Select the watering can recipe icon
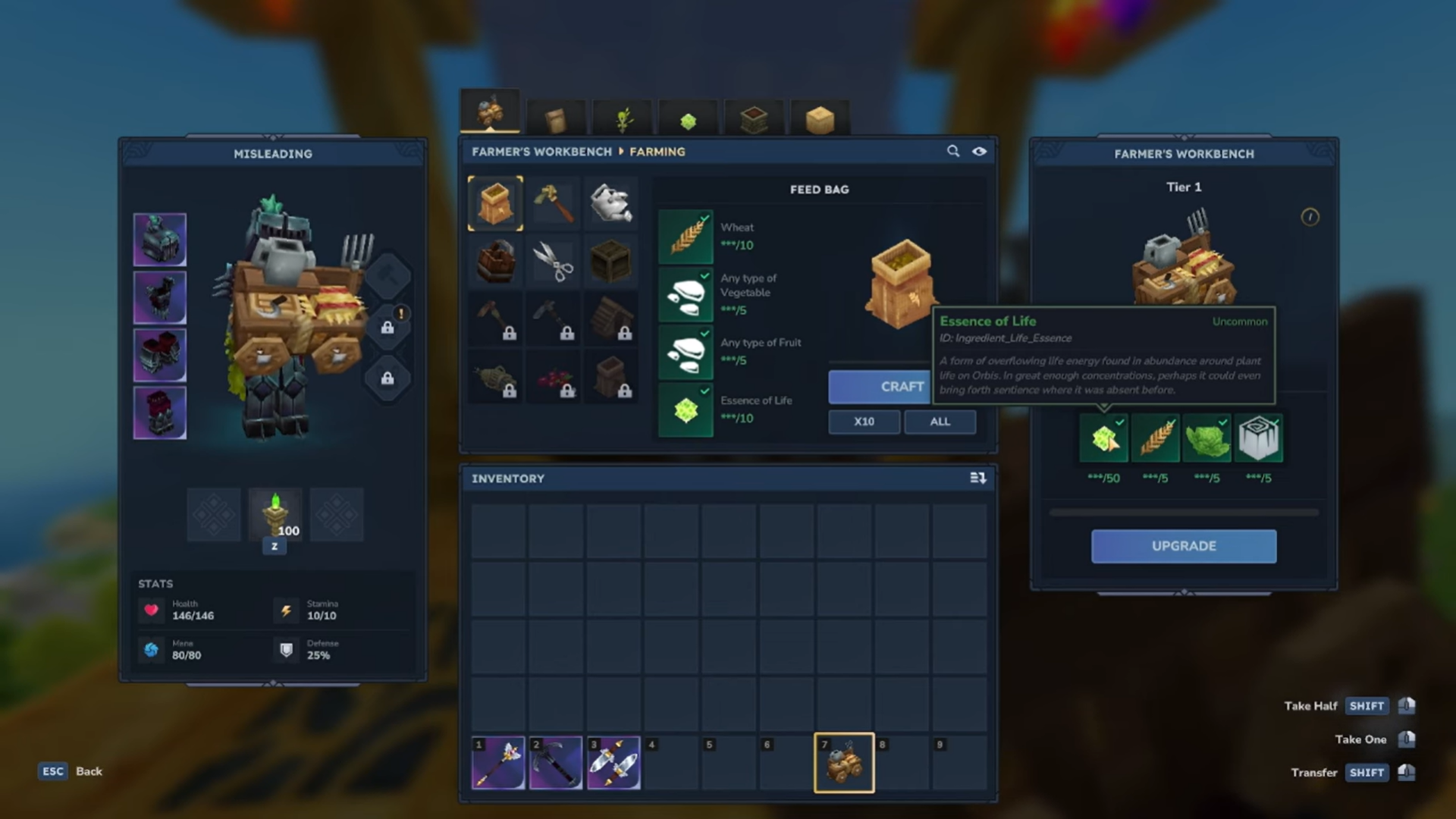 pyautogui.click(x=611, y=202)
